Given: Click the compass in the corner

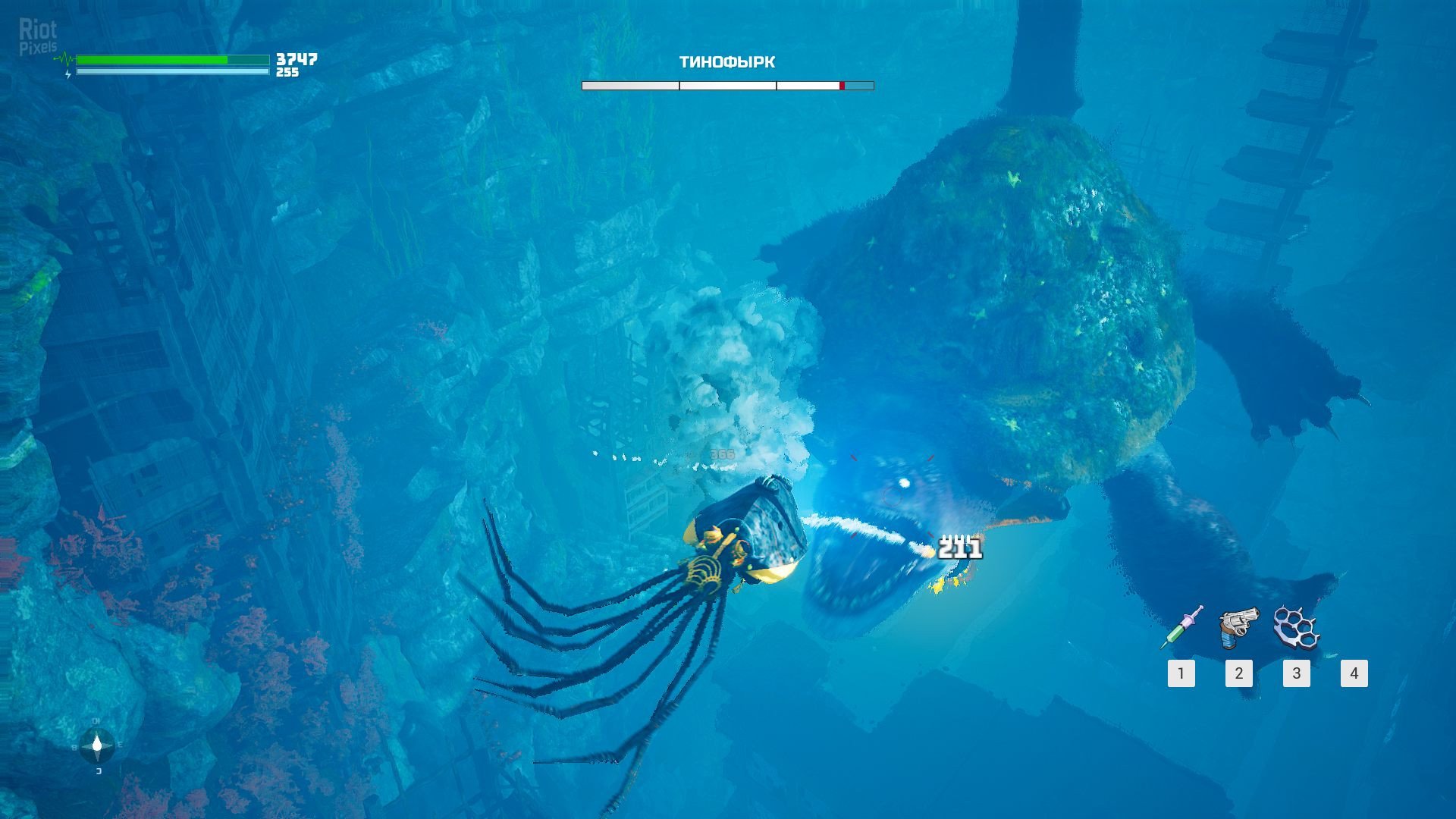Looking at the screenshot, I should click(x=97, y=746).
